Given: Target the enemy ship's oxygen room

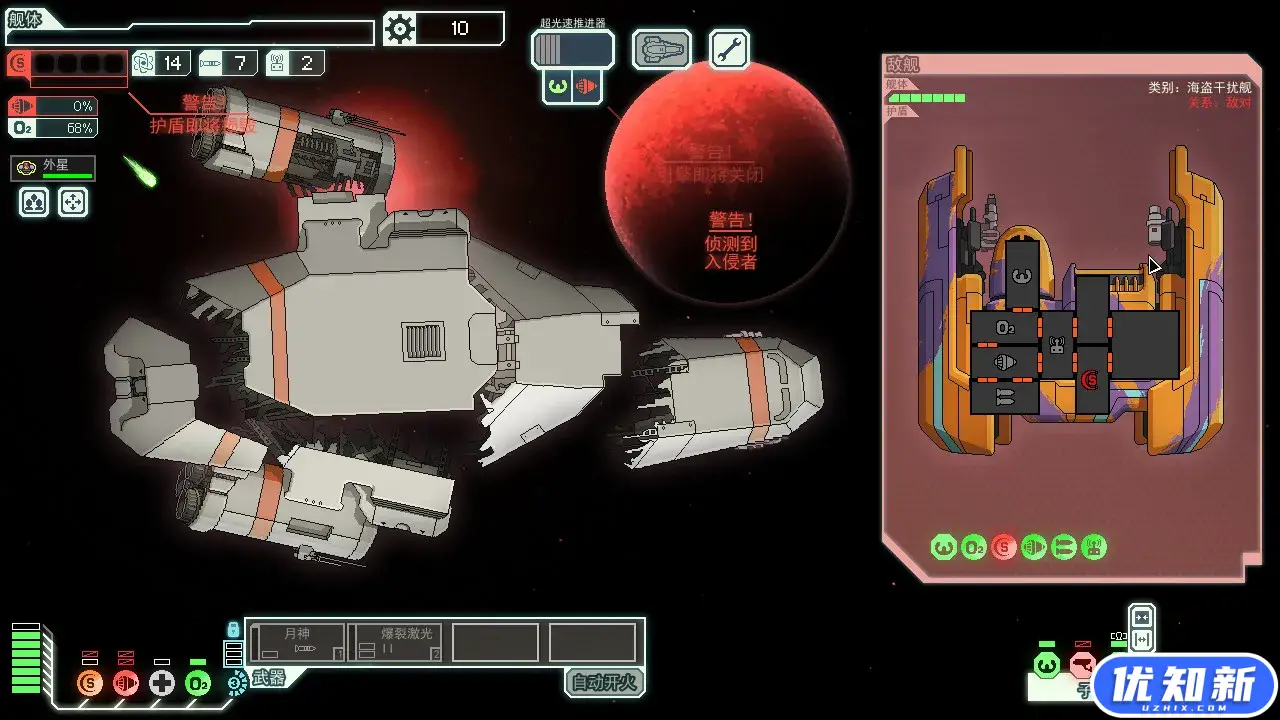Looking at the screenshot, I should pyautogui.click(x=1005, y=328).
